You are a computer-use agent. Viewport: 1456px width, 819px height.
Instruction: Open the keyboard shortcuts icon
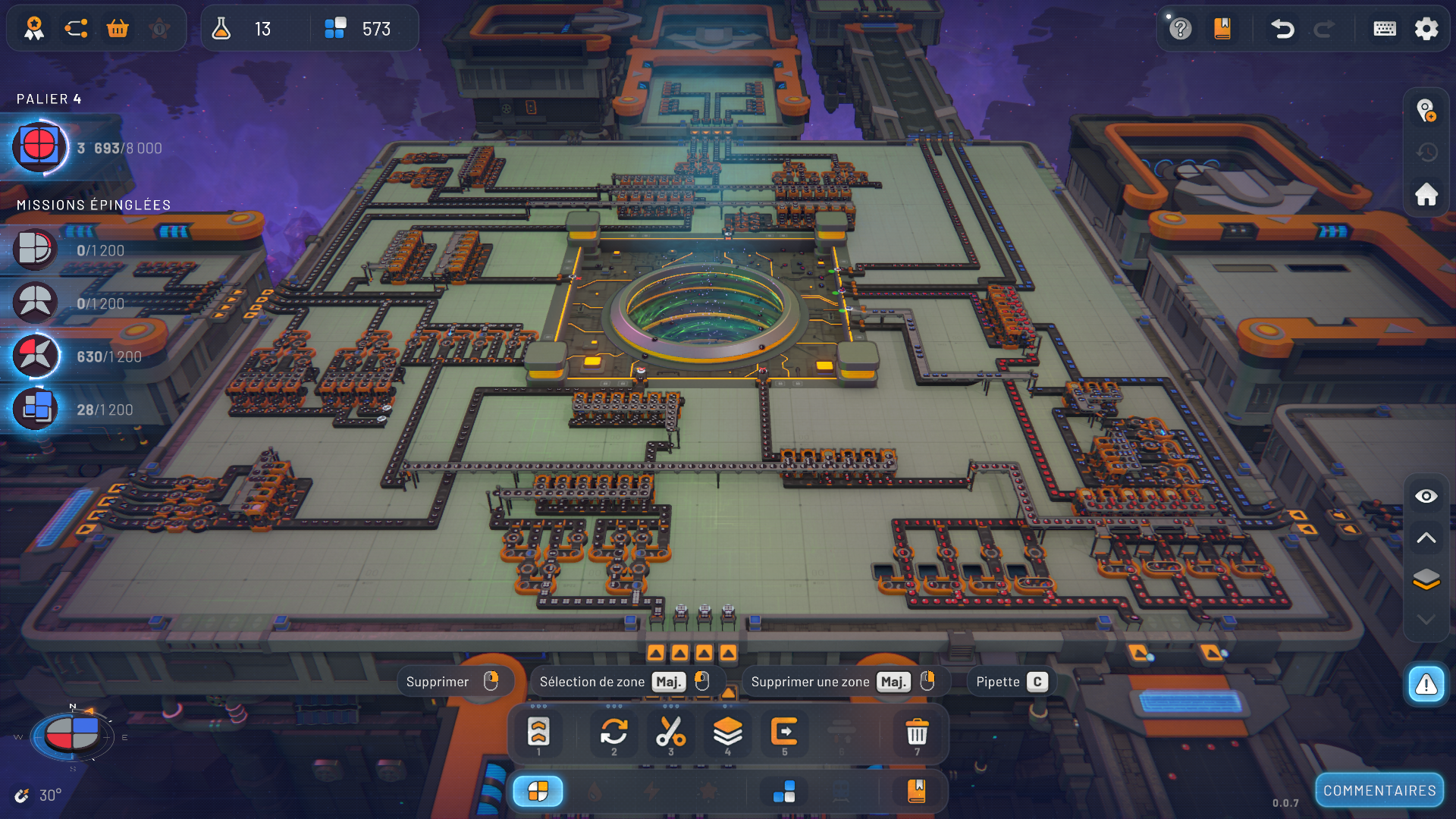coord(1385,29)
